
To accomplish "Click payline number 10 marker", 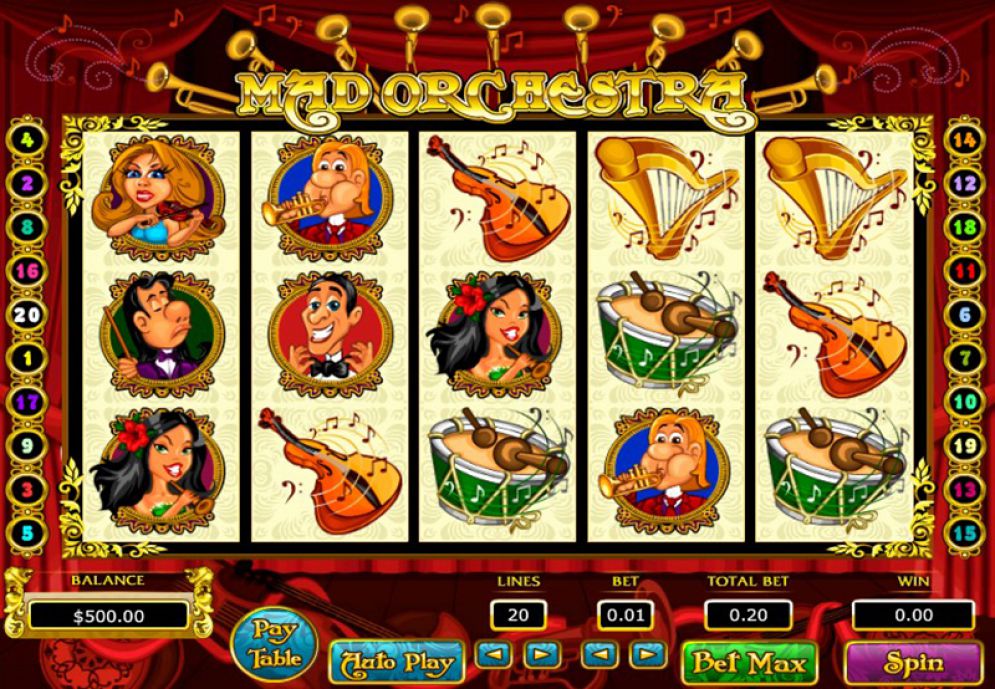I will [x=964, y=402].
